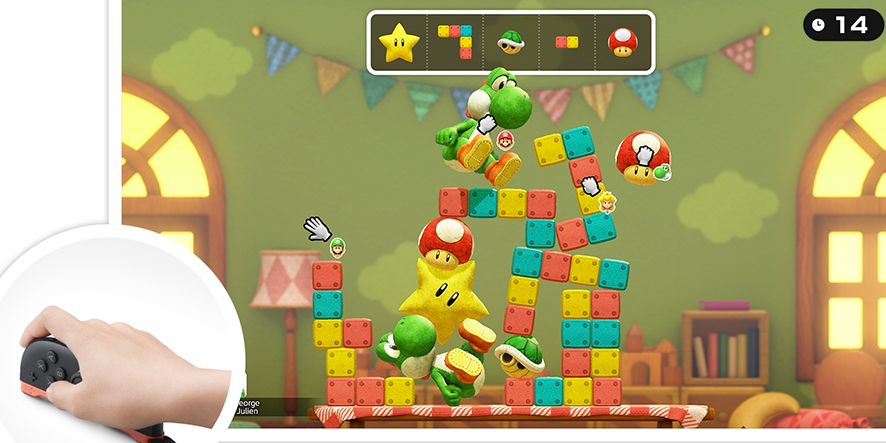Click the red mushroom in the item queue

point(622,42)
